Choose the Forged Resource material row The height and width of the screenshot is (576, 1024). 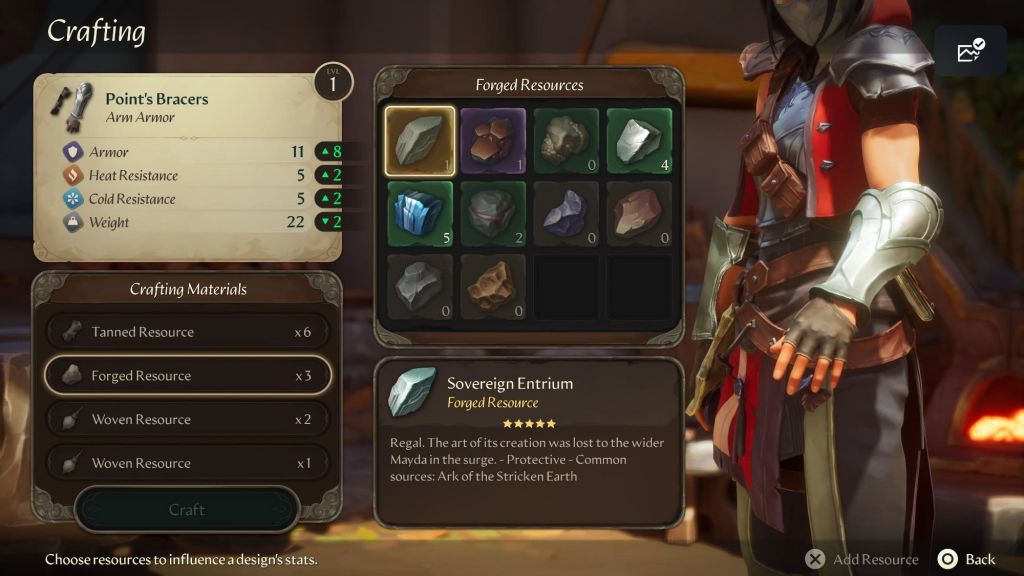pyautogui.click(x=187, y=376)
